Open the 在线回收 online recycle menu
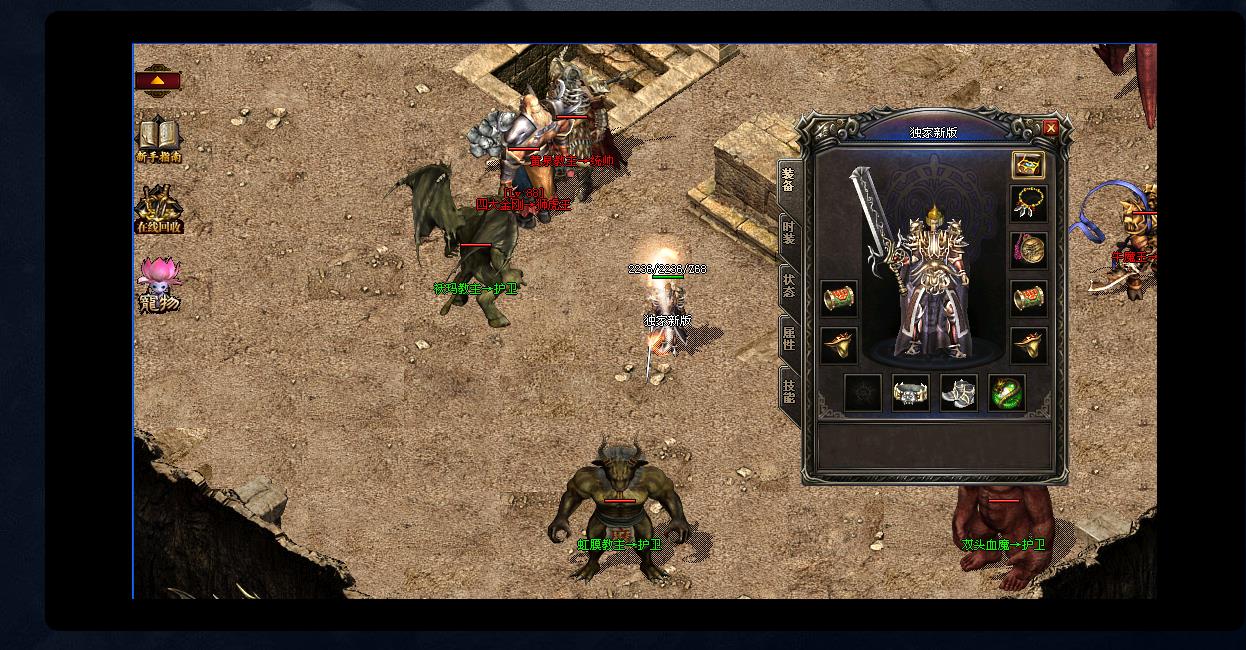This screenshot has width=1246, height=650. 159,210
